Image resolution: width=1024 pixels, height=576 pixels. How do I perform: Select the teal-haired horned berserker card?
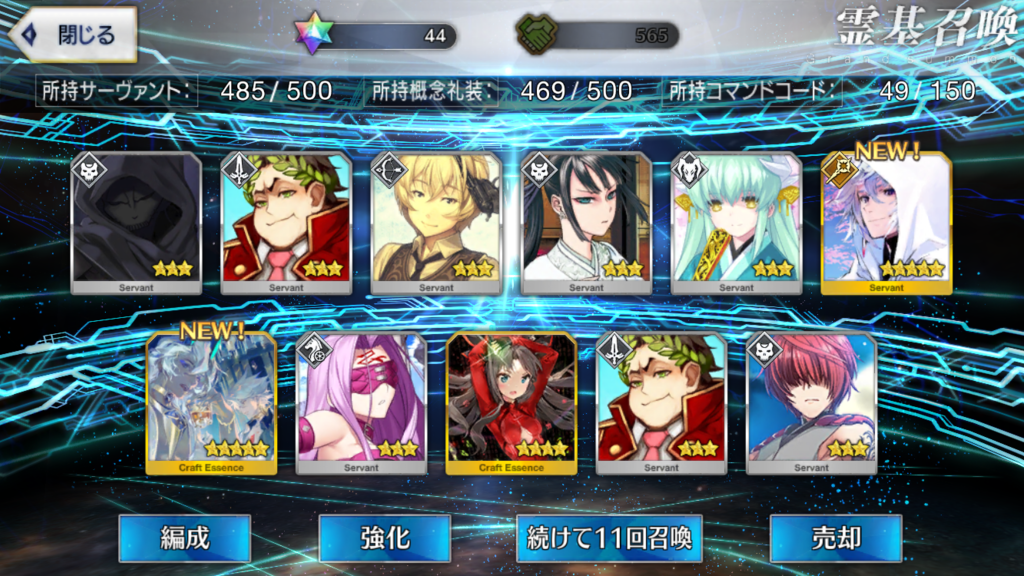tap(736, 223)
